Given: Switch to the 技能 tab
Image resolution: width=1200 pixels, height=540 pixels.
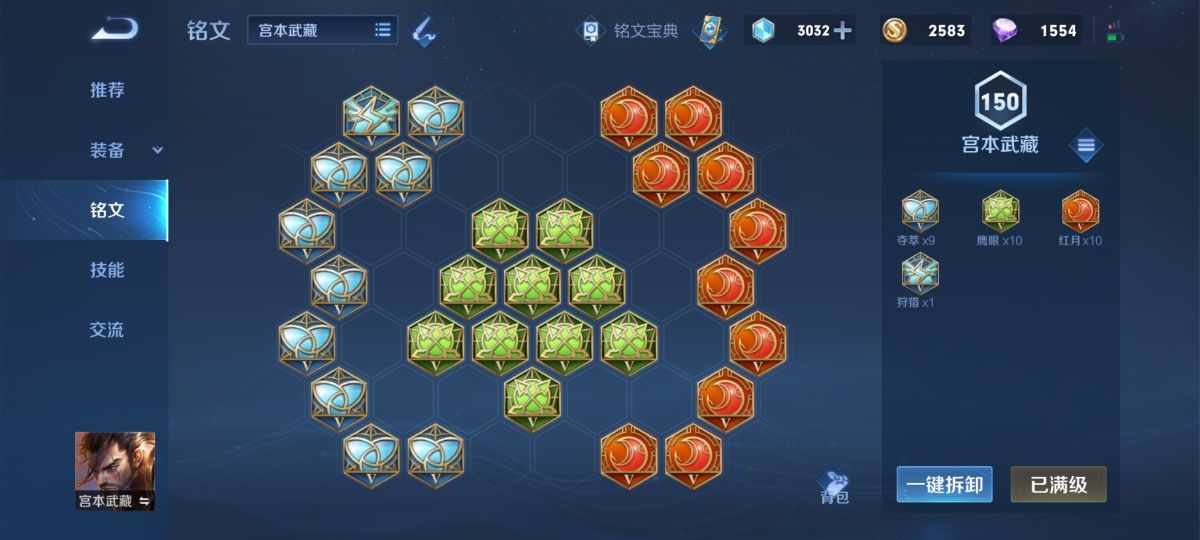Looking at the screenshot, I should coord(107,270).
